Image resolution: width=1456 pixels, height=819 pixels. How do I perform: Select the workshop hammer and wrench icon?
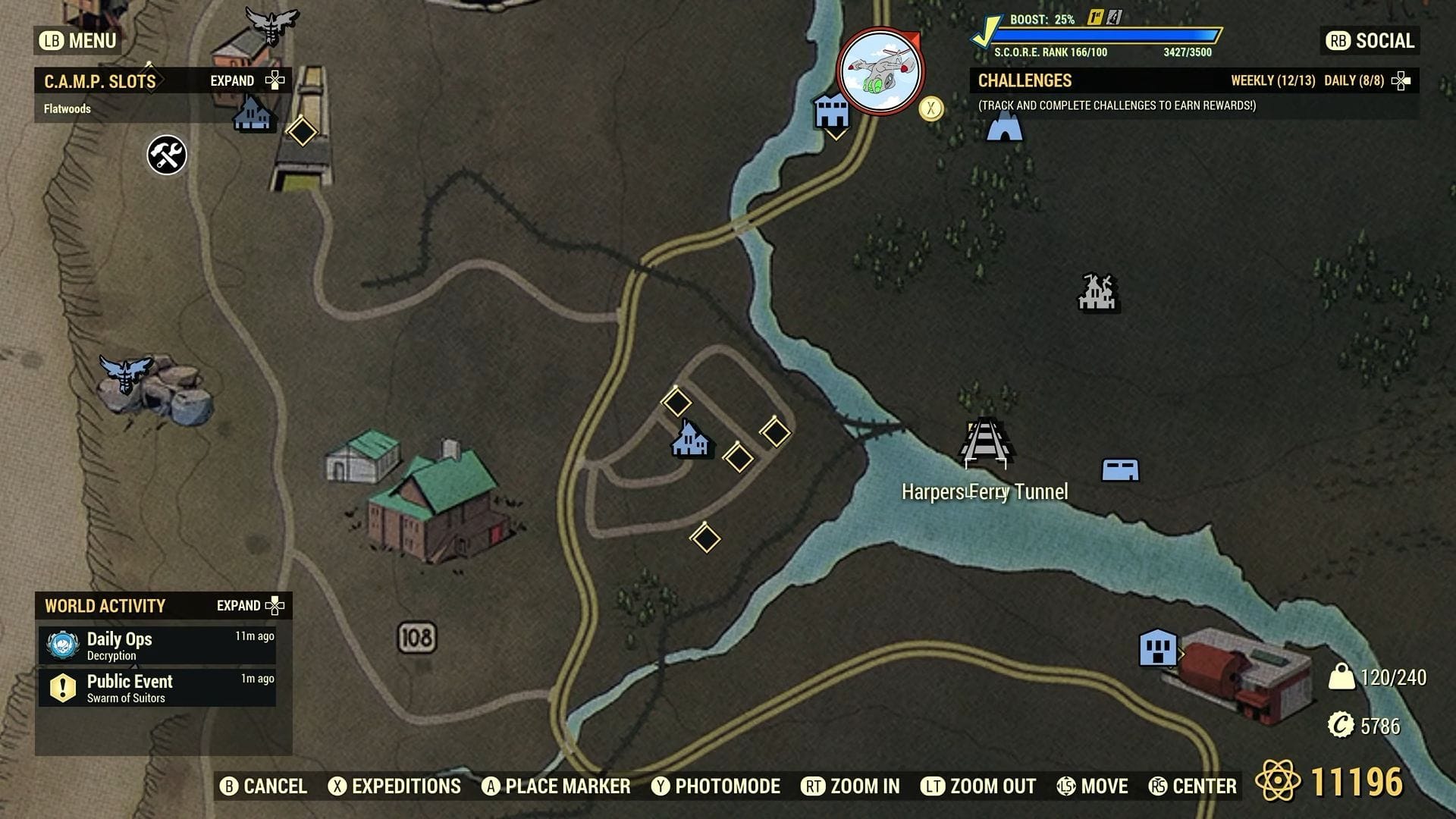(x=165, y=155)
